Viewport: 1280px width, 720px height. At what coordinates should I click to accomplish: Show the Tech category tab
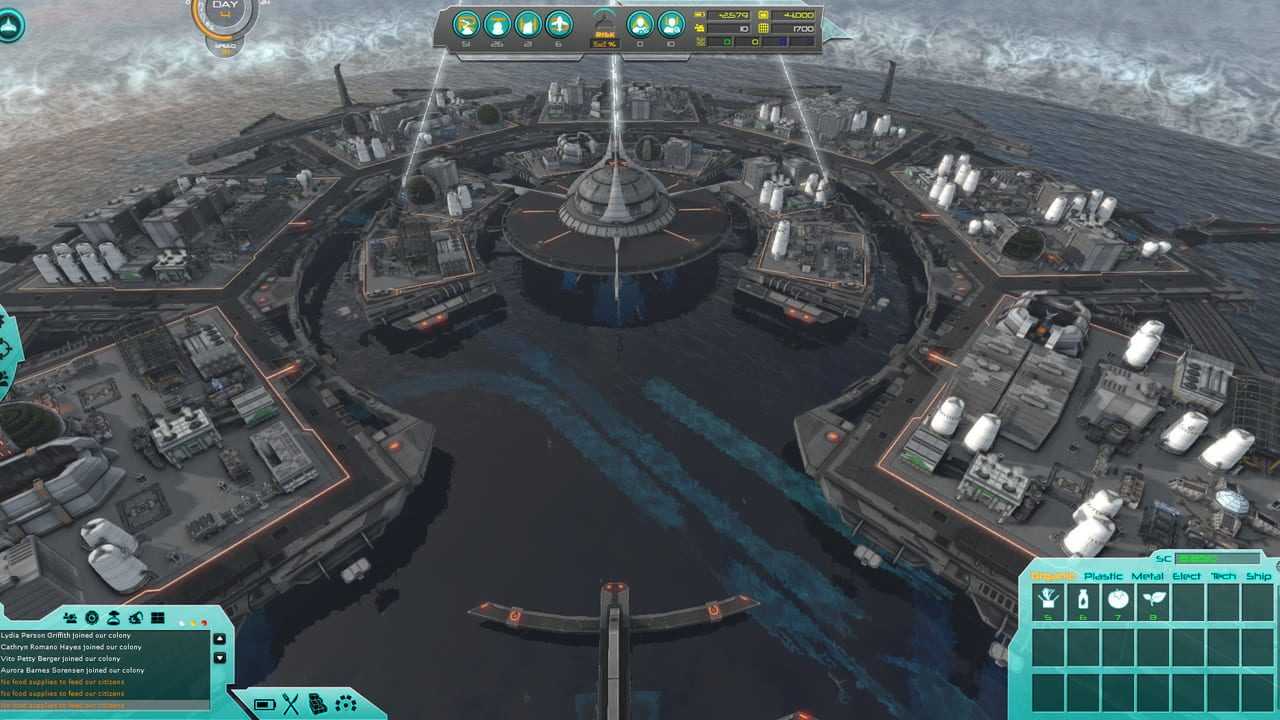click(x=1223, y=576)
